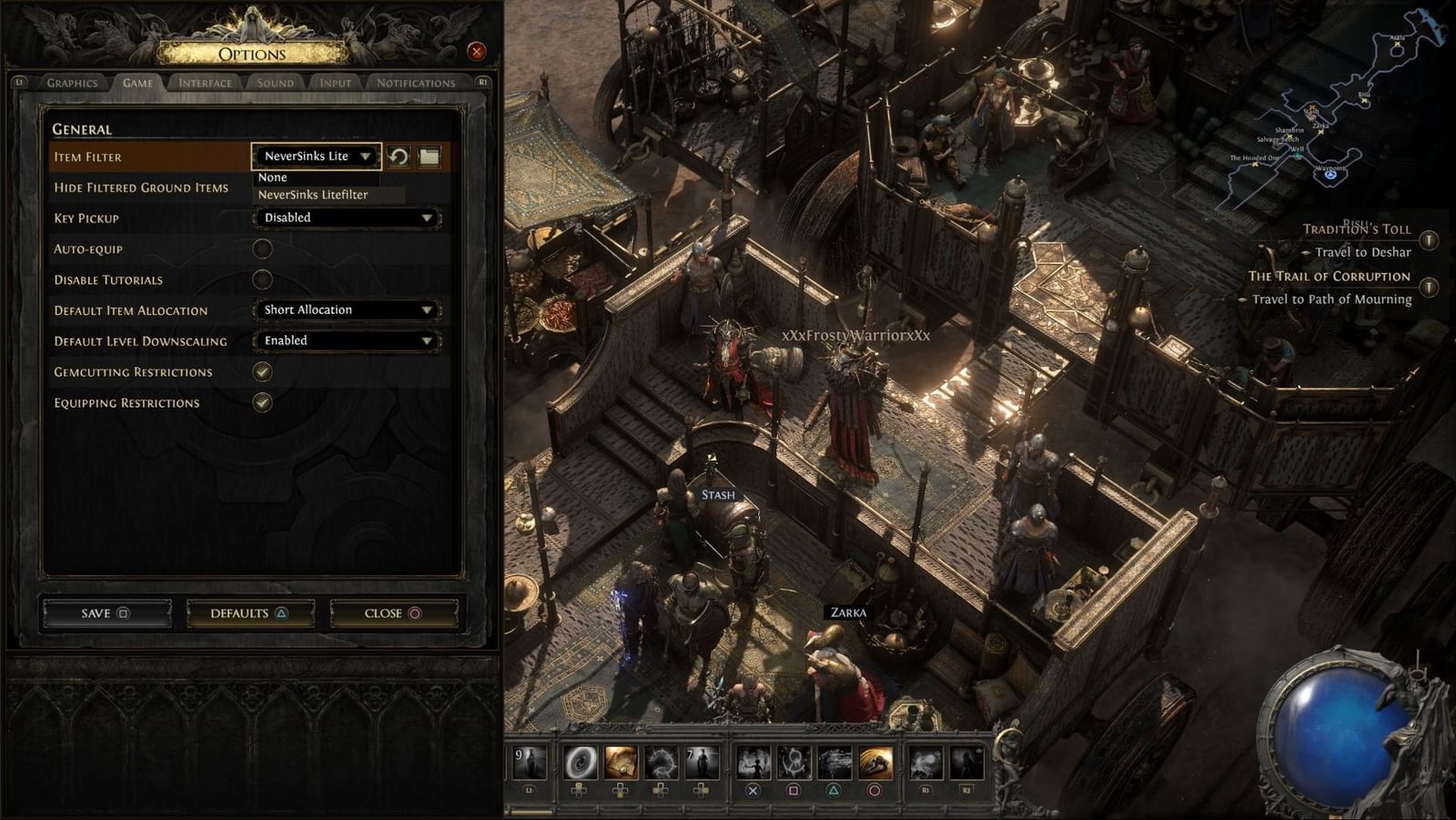The height and width of the screenshot is (820, 1456).
Task: Click the fiery leap slam skill icon
Action: tap(875, 763)
